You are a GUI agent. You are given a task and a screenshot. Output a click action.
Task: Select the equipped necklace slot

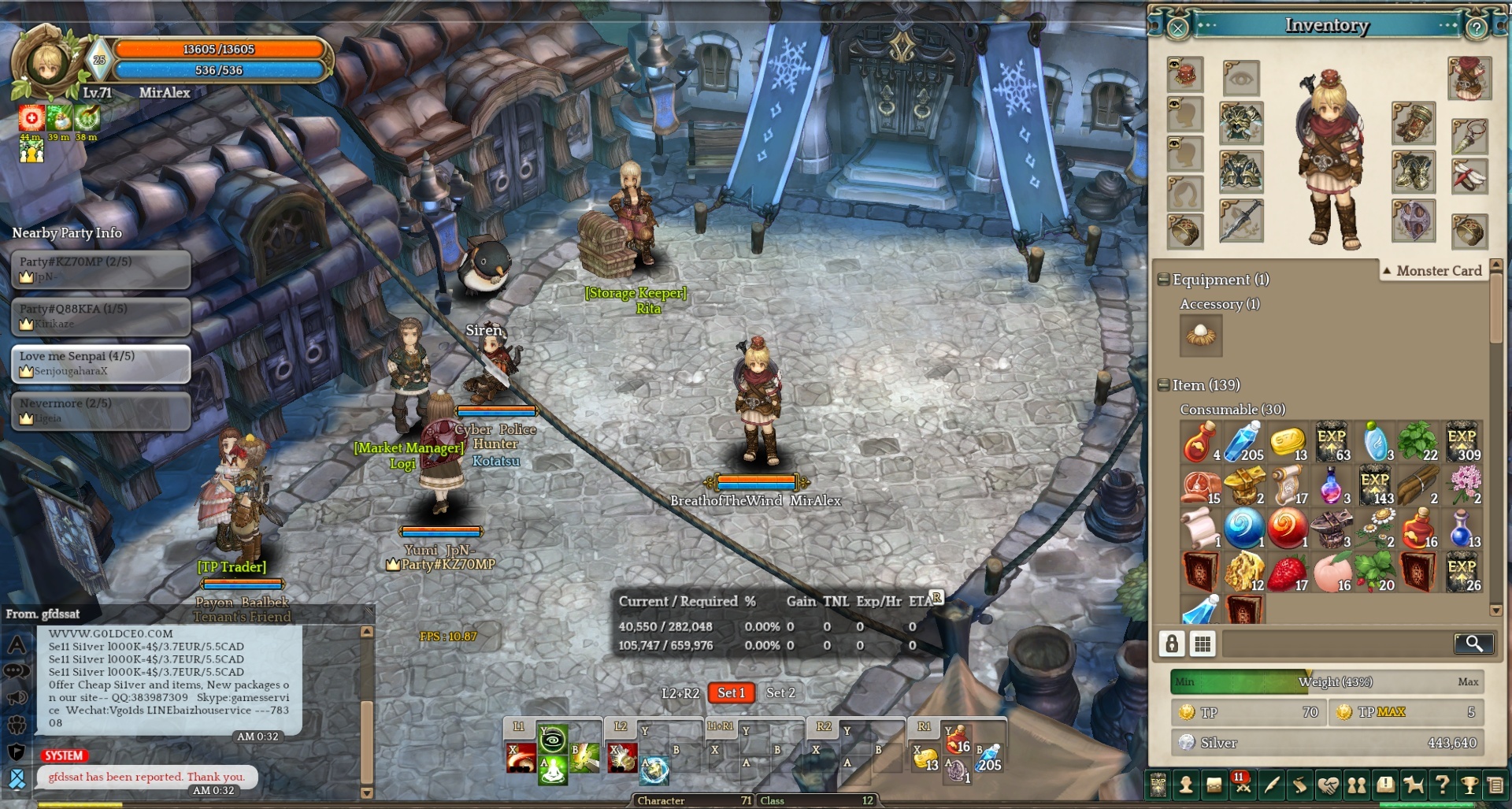tap(1469, 135)
